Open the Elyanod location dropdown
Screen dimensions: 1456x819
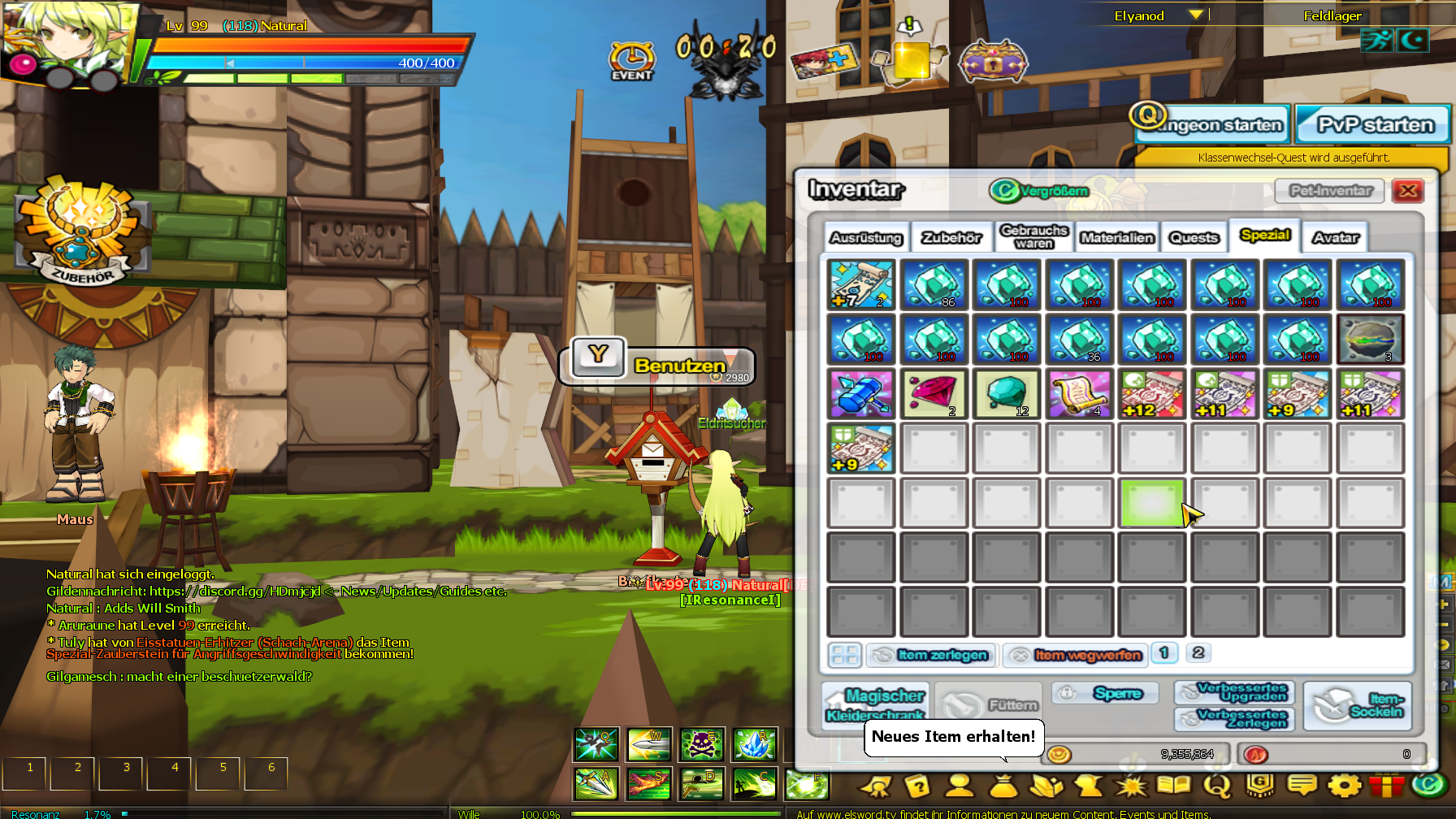pos(1195,15)
